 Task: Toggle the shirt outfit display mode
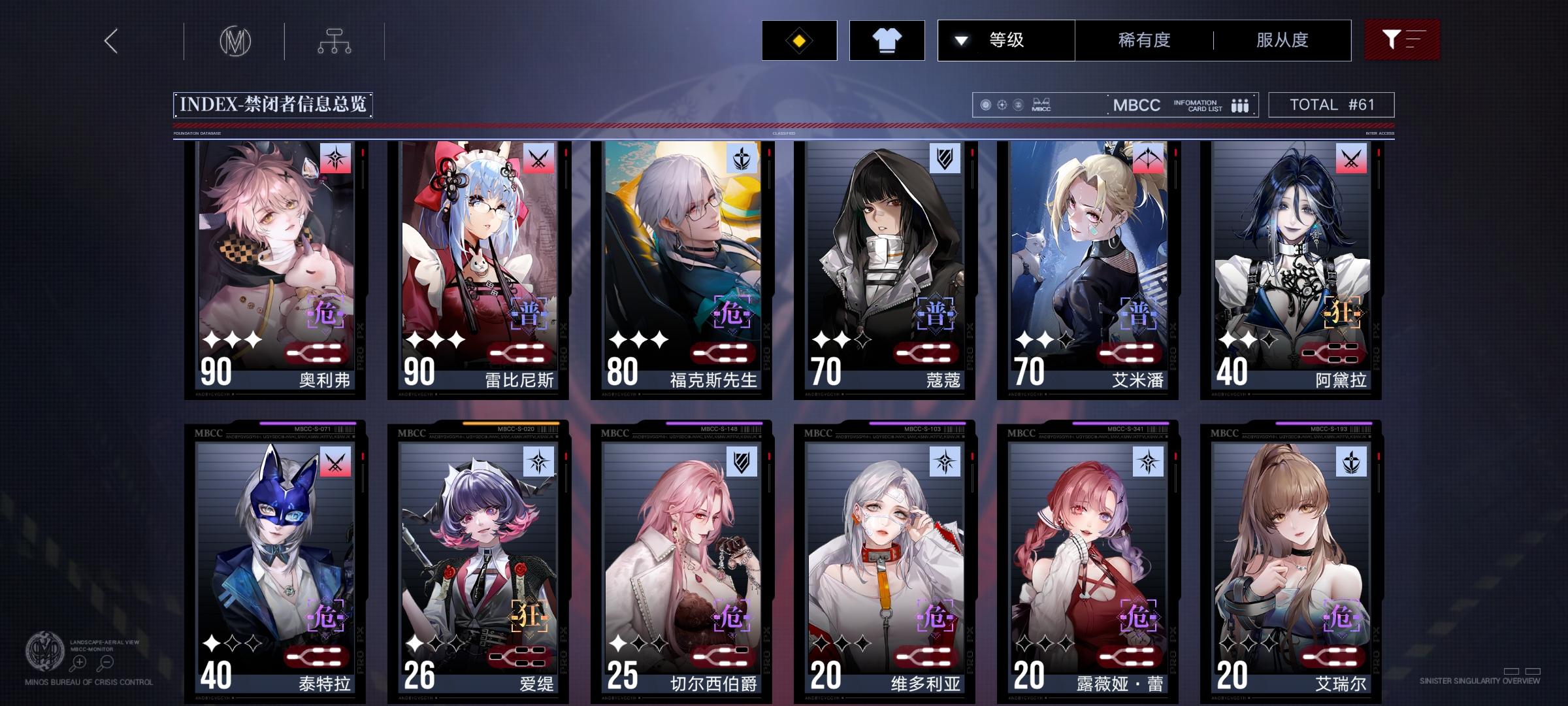pos(887,40)
